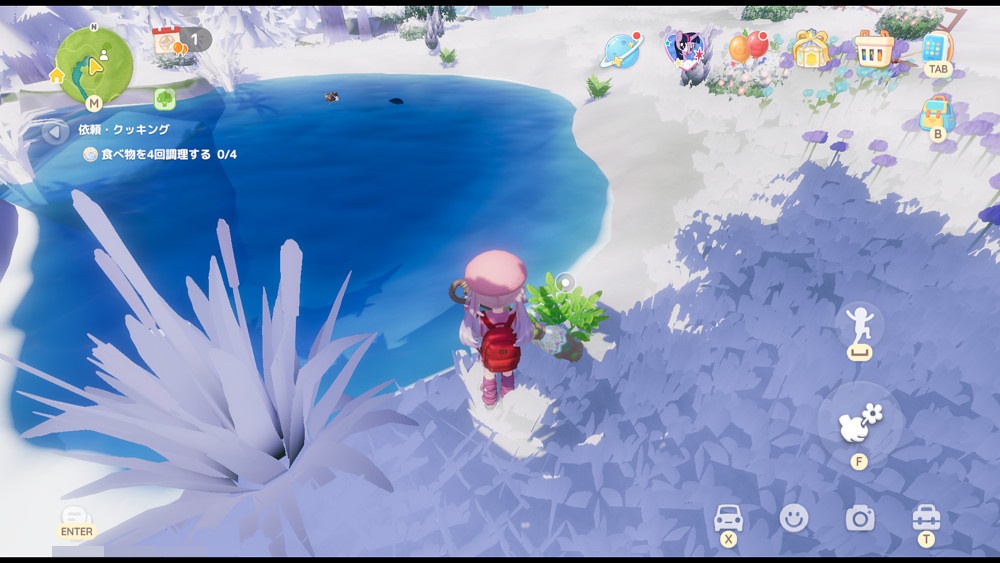The width and height of the screenshot is (1000, 563).
Task: Open the cooking quest 食べ物を4回調理する
Action: point(160,155)
